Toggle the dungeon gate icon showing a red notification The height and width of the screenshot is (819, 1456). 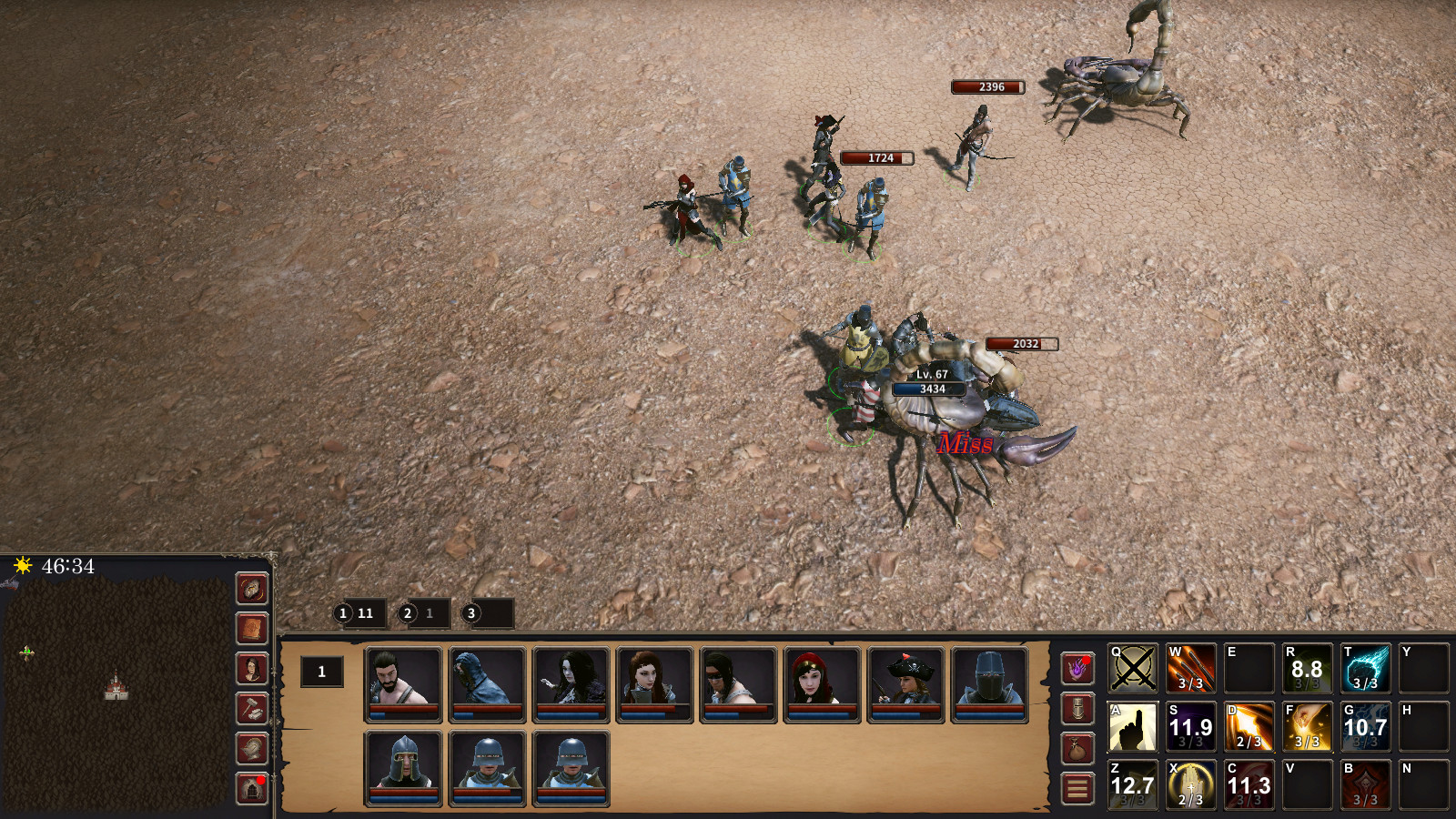pos(252,785)
